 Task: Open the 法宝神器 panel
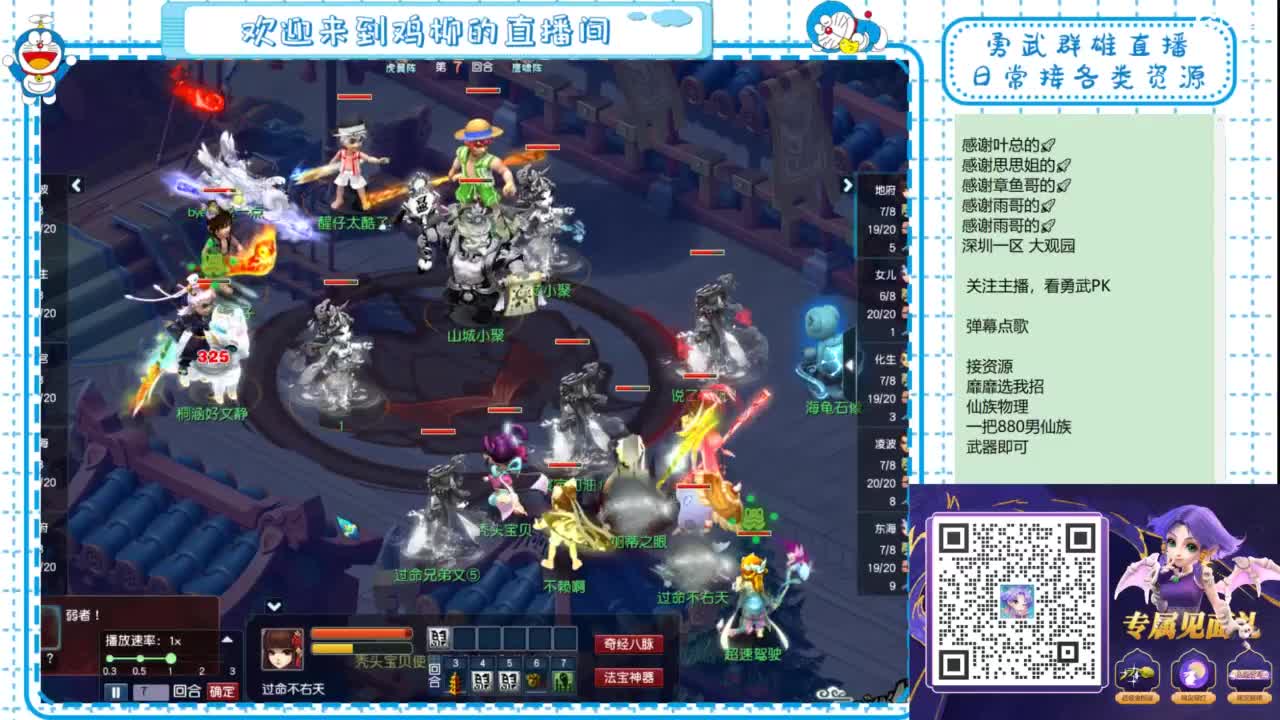pos(629,679)
